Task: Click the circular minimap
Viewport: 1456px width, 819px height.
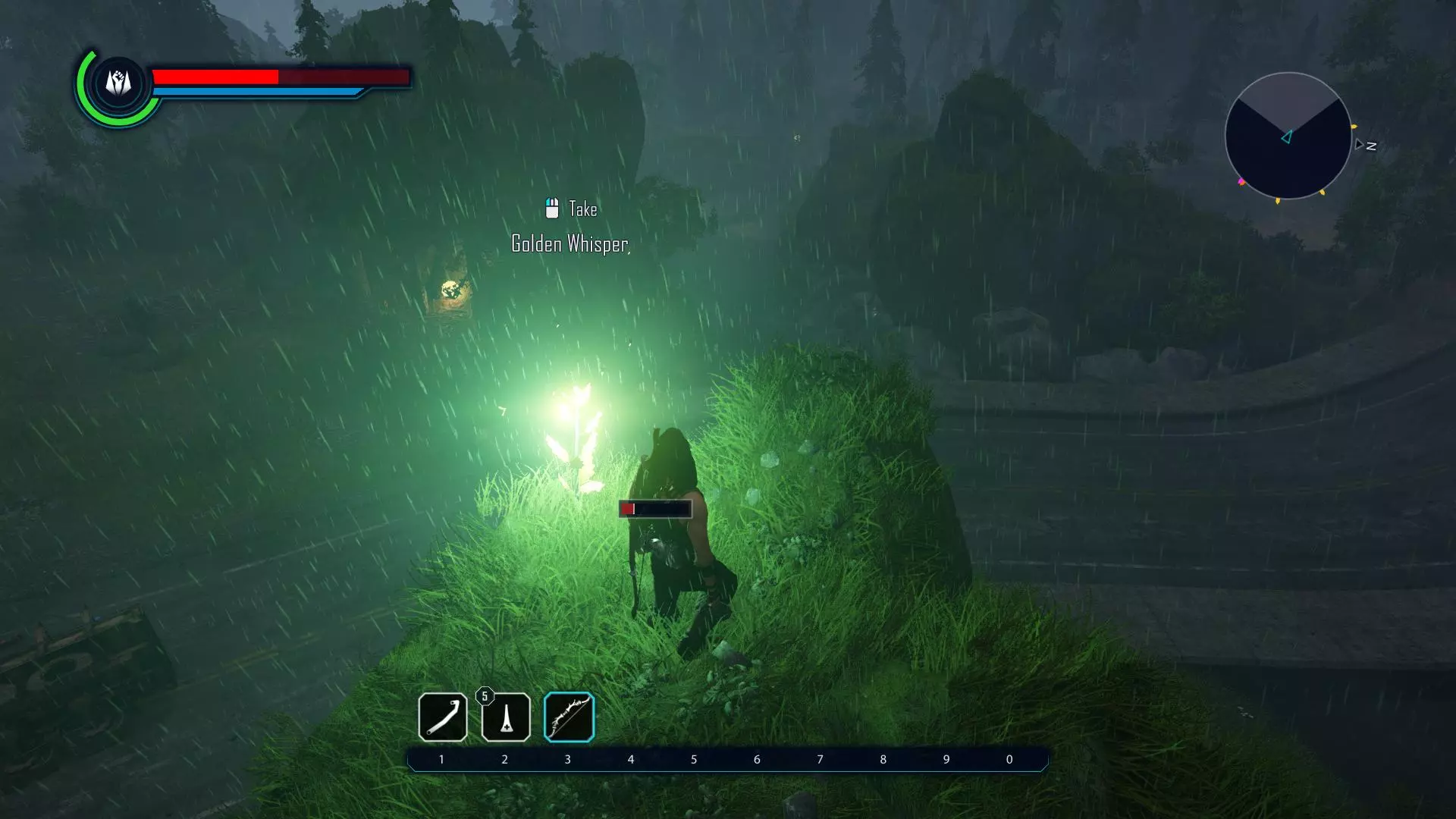Action: (1288, 136)
